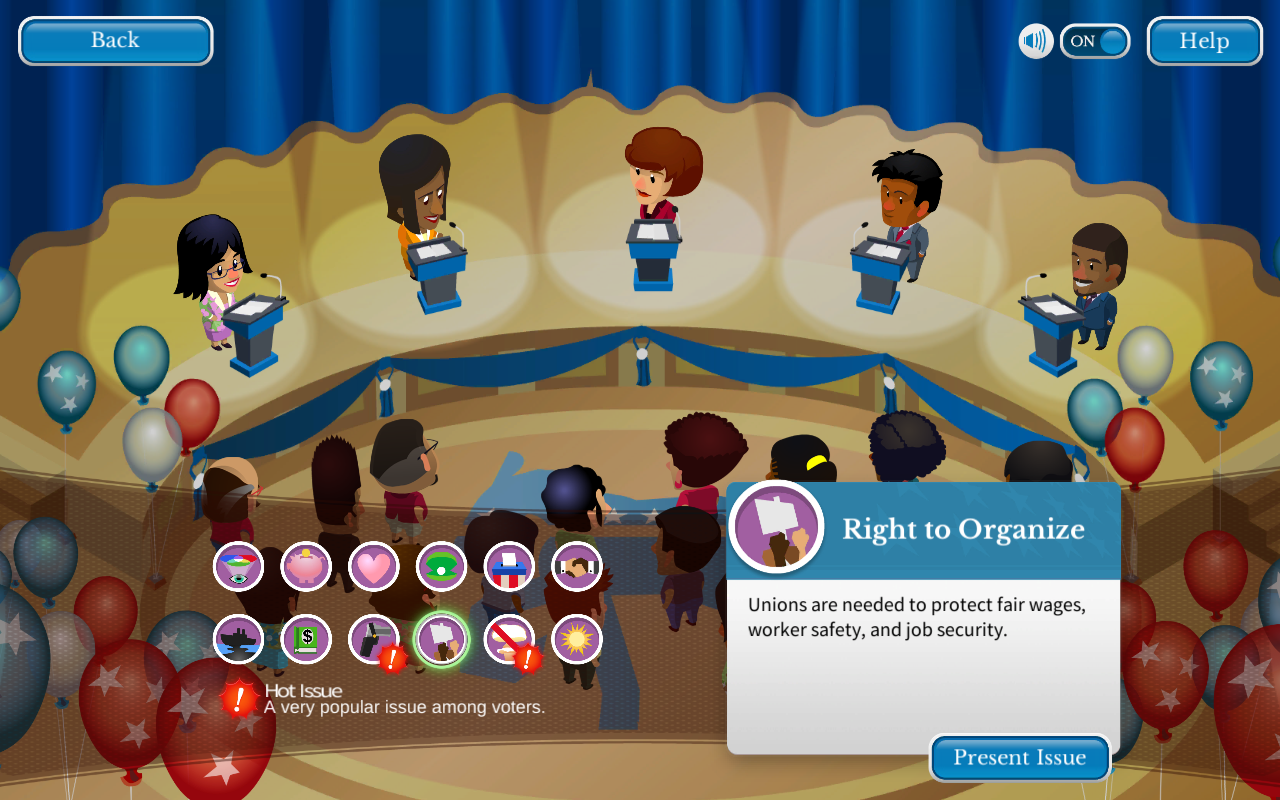Viewport: 1280px width, 800px height.
Task: Select the ballot box issue icon
Action: click(x=509, y=567)
